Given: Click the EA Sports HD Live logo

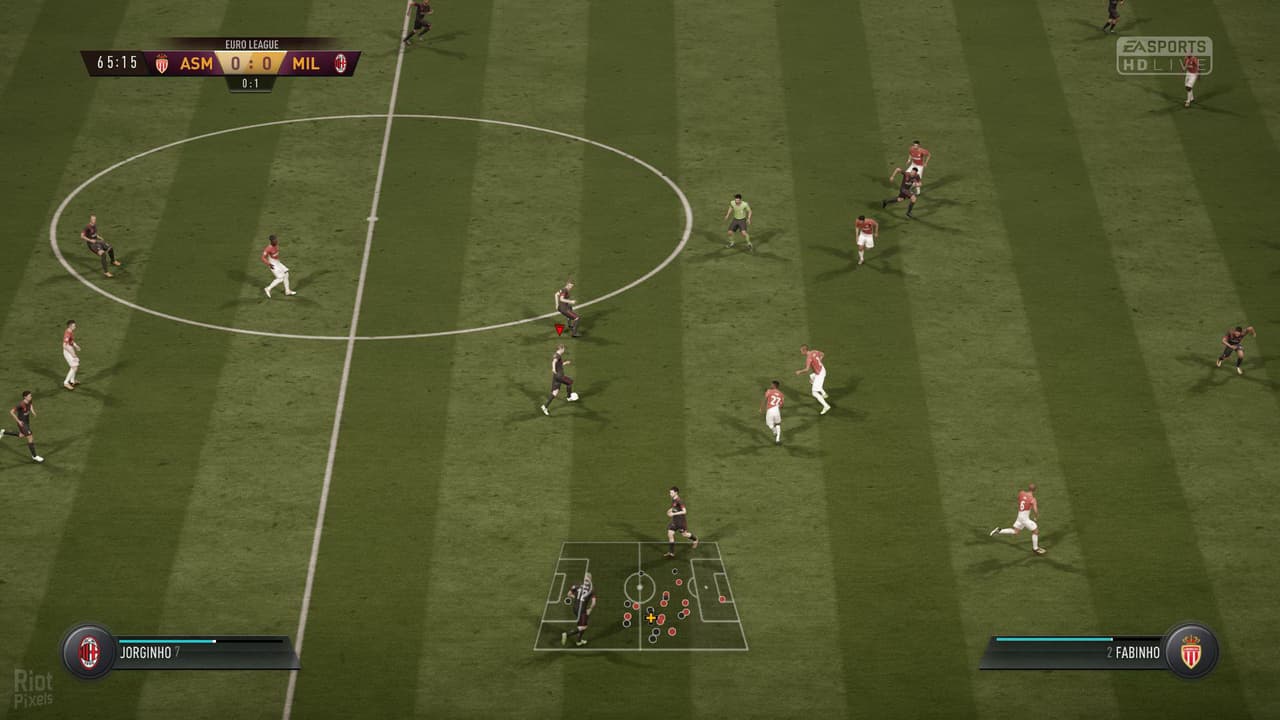Looking at the screenshot, I should [x=1164, y=56].
